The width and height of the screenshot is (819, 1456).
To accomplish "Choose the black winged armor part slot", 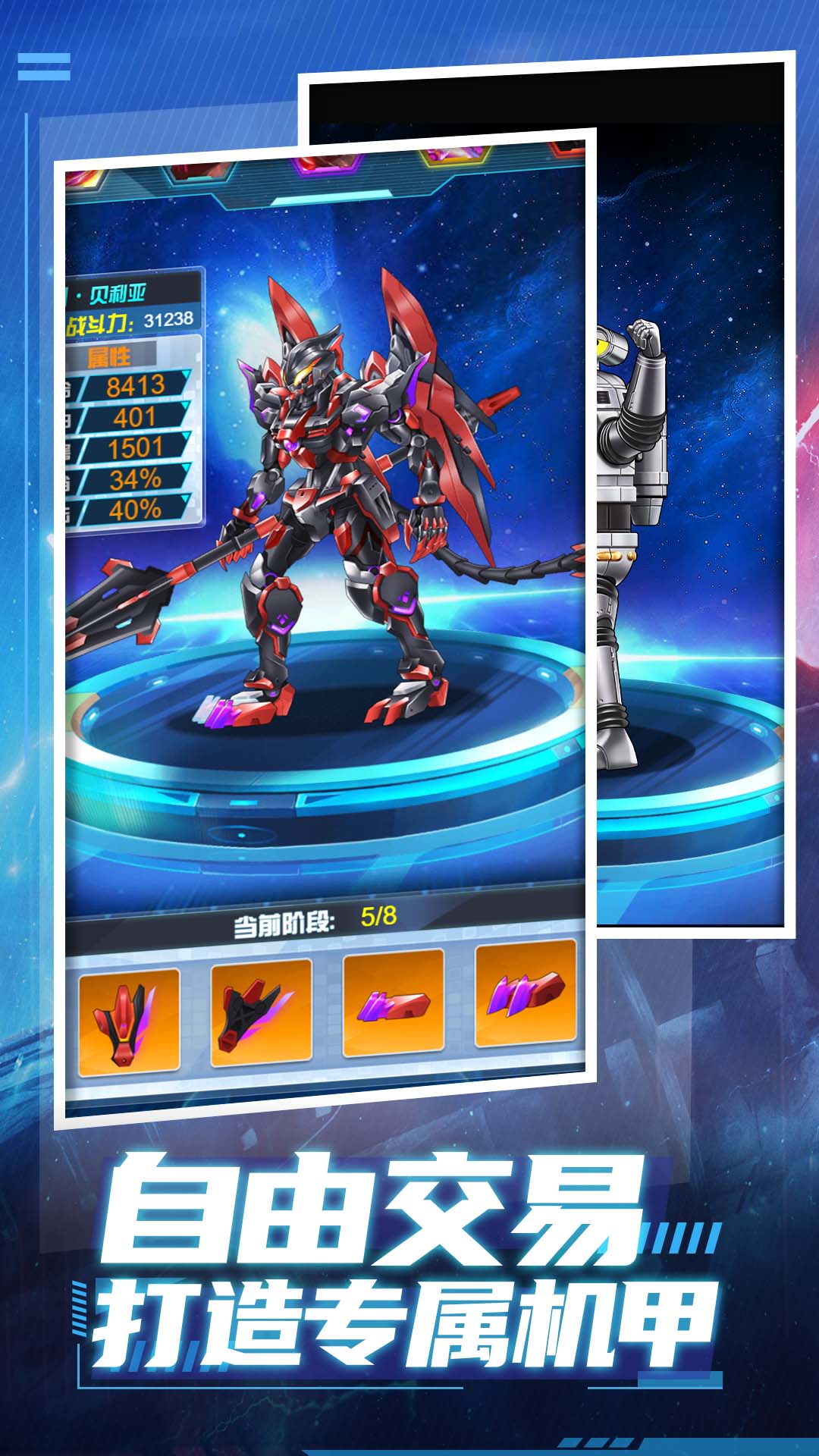I will click(260, 1012).
